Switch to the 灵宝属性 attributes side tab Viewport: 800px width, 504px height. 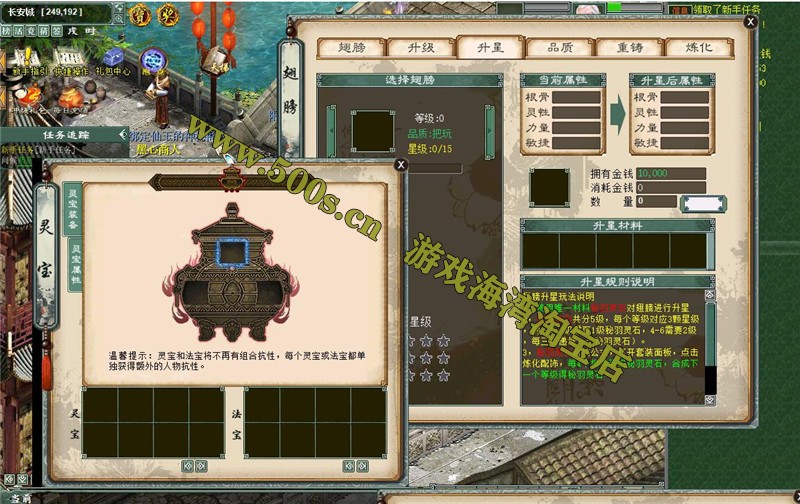[x=75, y=265]
